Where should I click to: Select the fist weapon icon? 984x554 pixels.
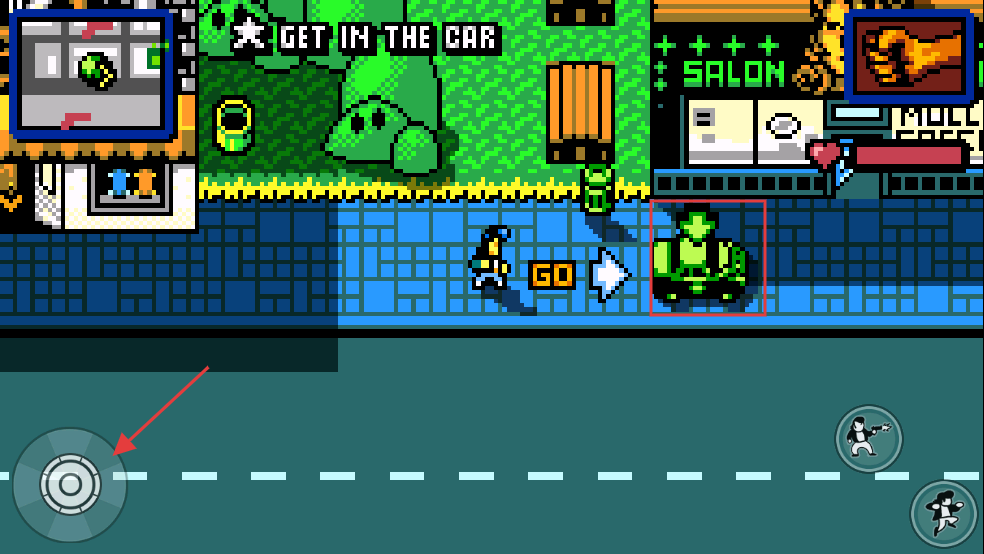(908, 57)
